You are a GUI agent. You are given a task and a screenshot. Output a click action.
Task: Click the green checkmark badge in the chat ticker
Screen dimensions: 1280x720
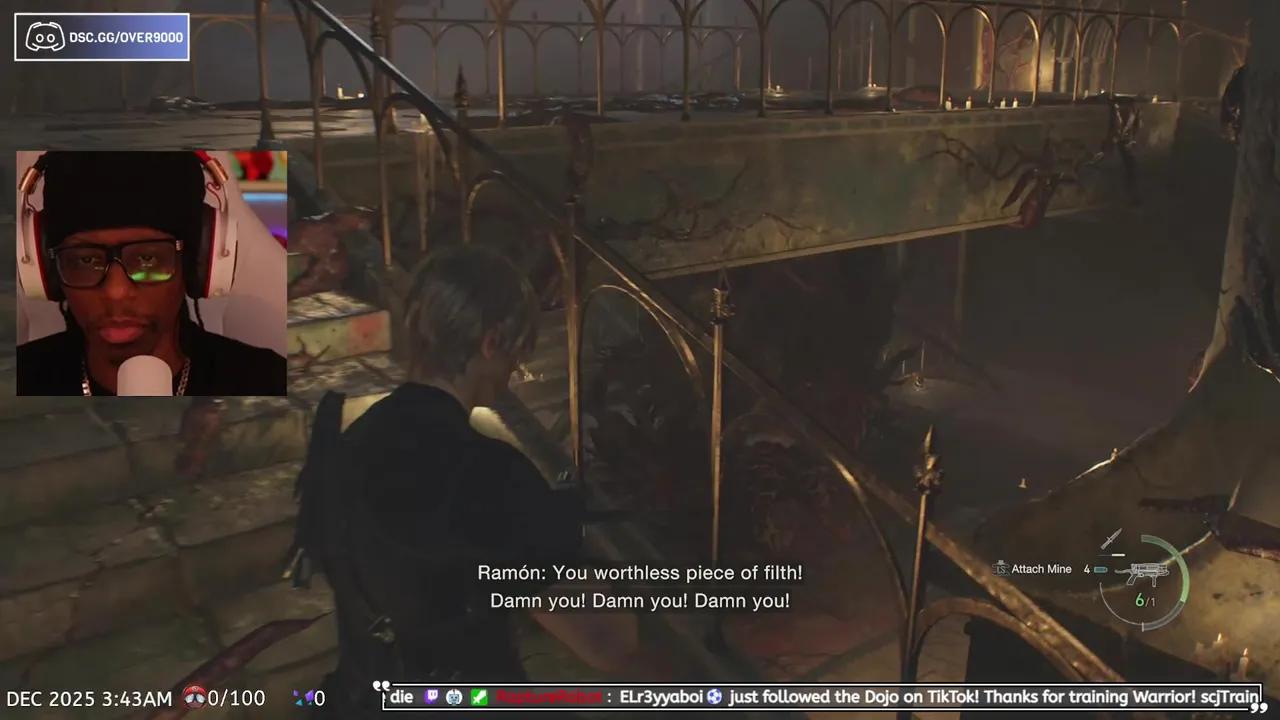[x=478, y=697]
